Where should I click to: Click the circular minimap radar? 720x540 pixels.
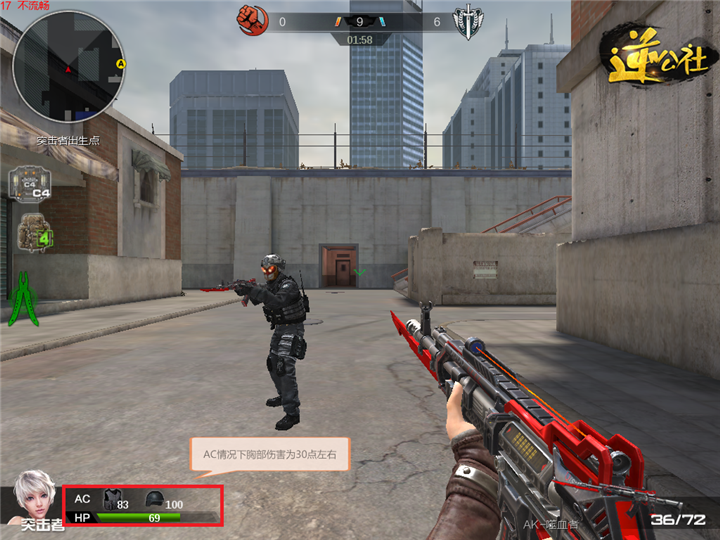(68, 66)
